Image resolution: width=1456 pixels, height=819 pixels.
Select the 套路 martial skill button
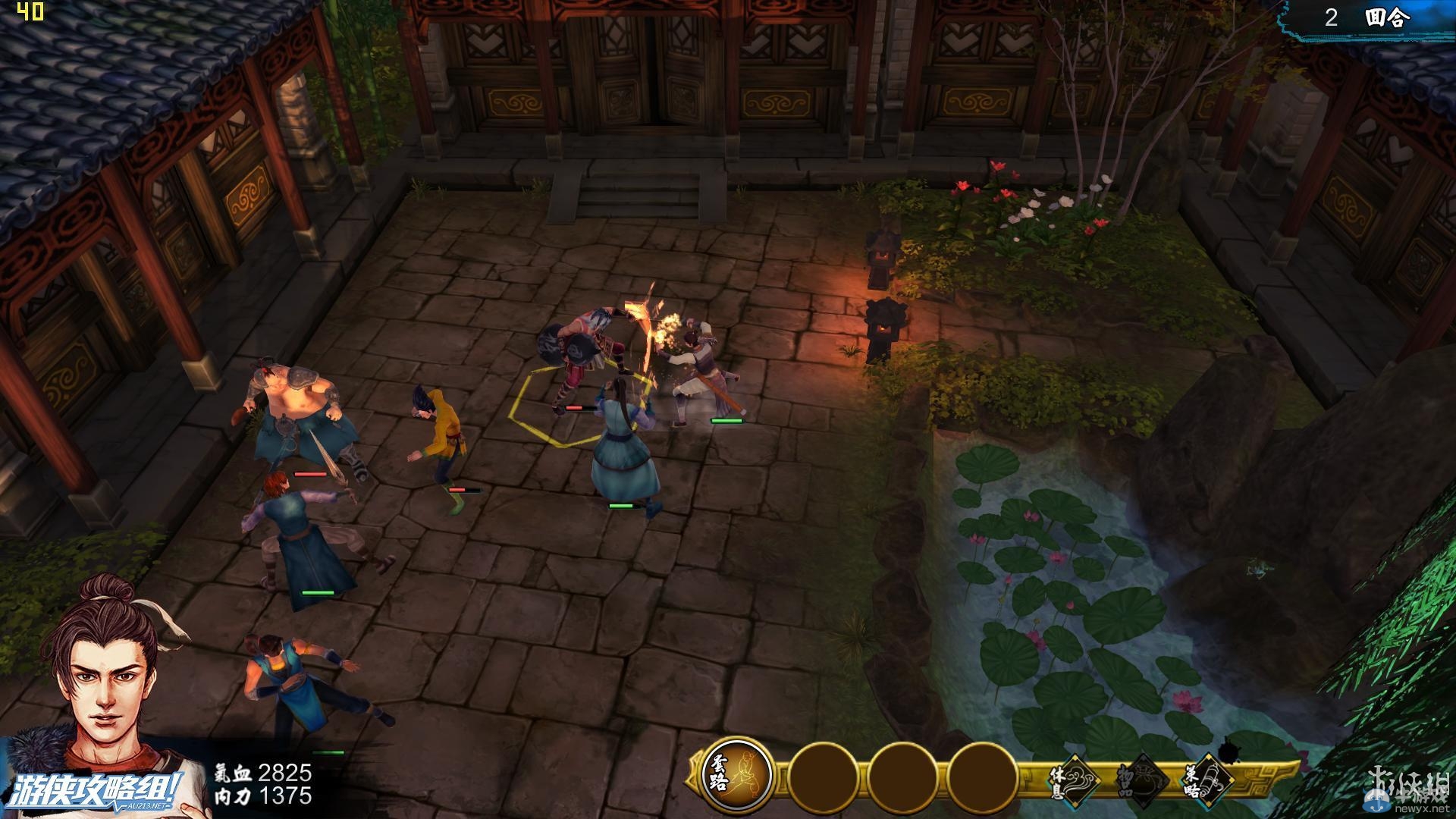pos(736,776)
